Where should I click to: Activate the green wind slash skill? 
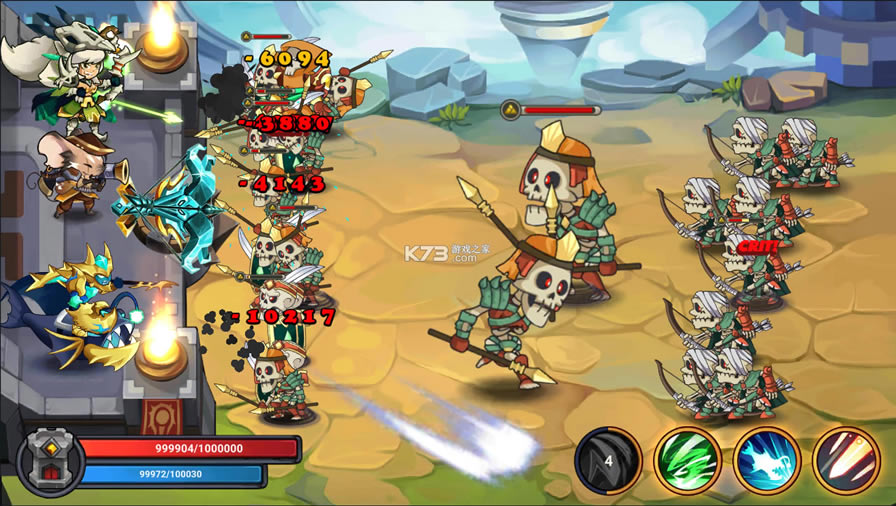pos(688,459)
